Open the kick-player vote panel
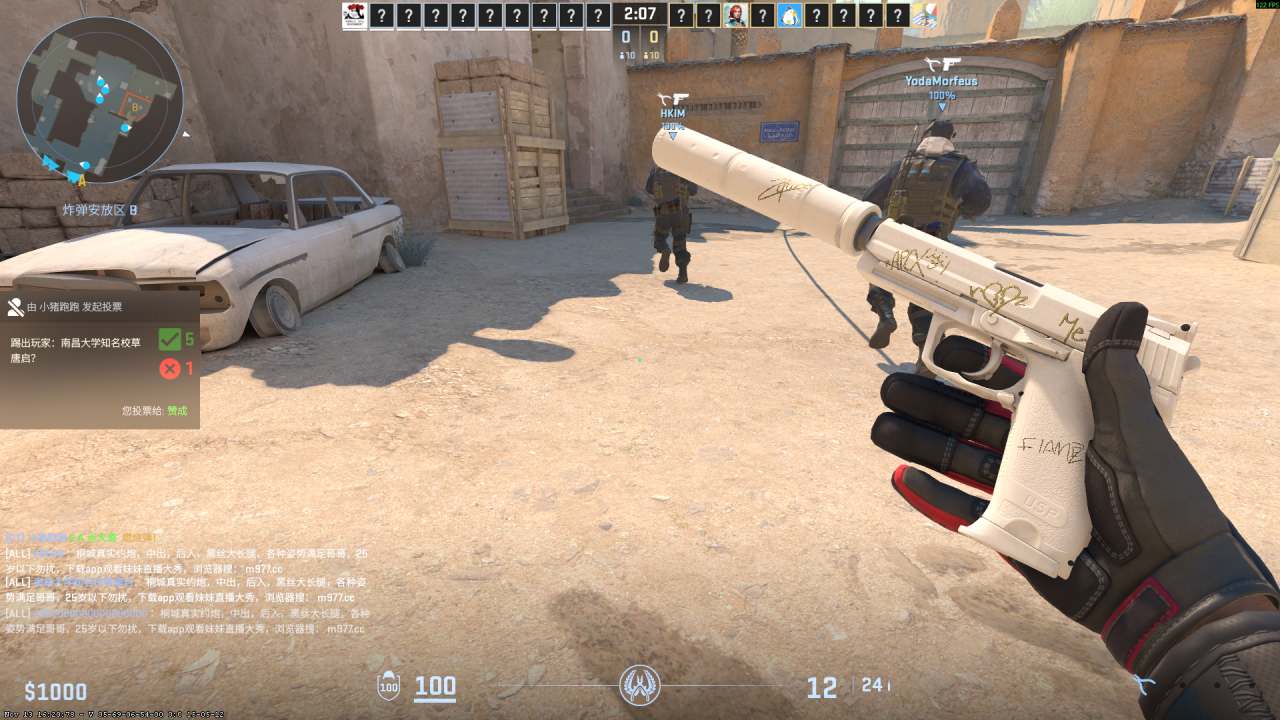This screenshot has height=720, width=1280. click(99, 358)
